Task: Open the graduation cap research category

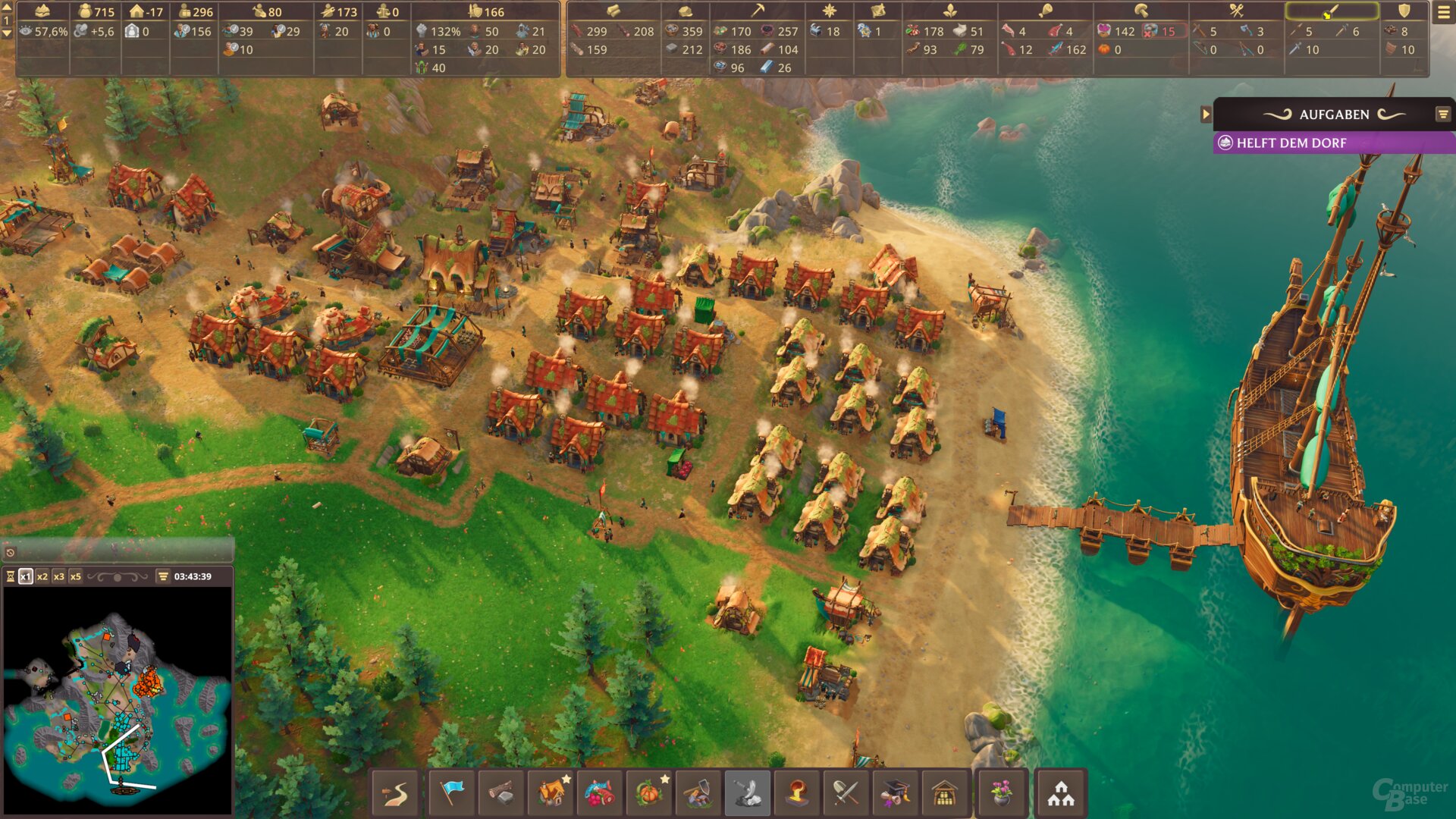Action: [x=896, y=793]
